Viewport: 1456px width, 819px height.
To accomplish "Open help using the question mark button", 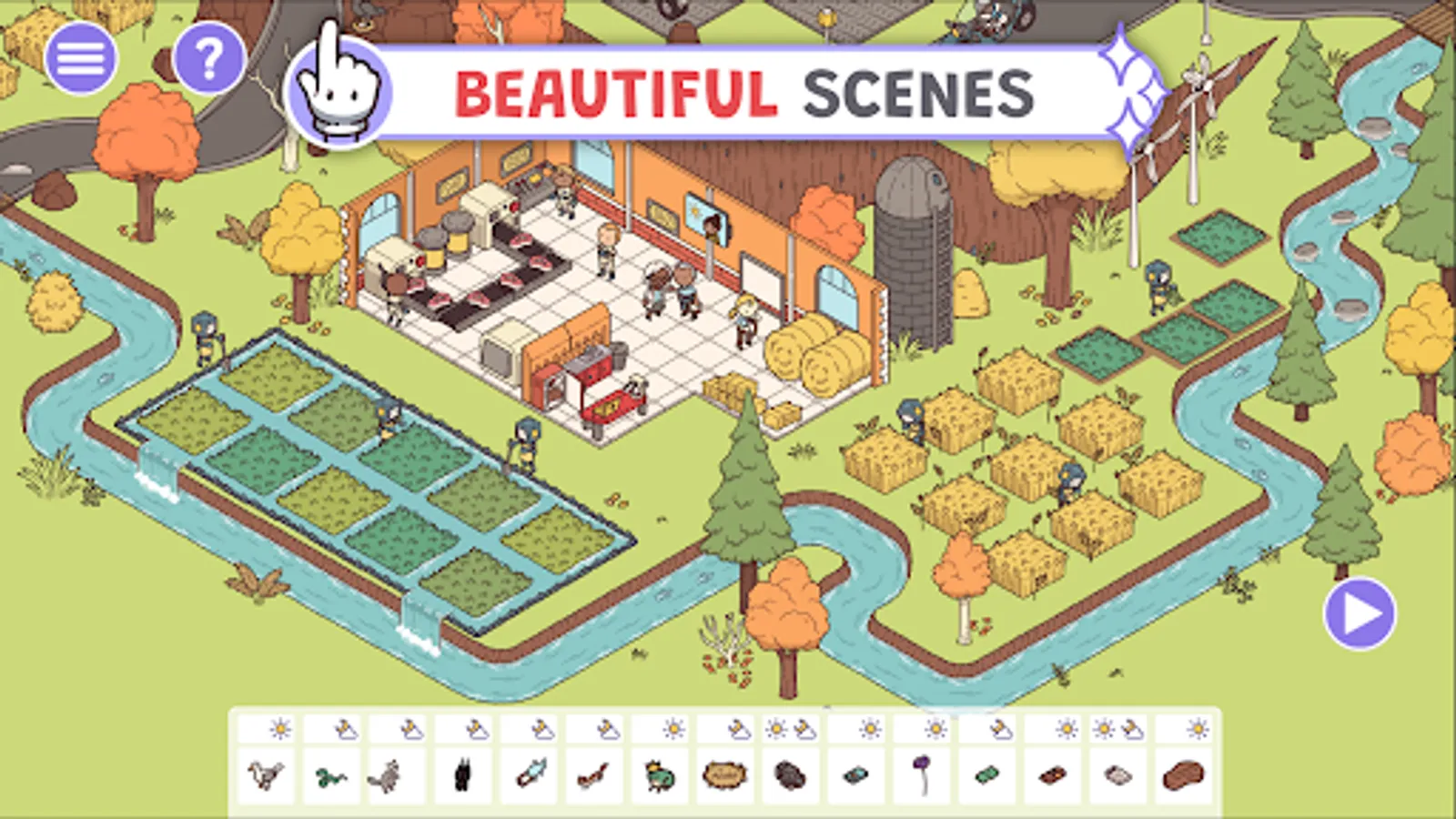I will coord(207,59).
